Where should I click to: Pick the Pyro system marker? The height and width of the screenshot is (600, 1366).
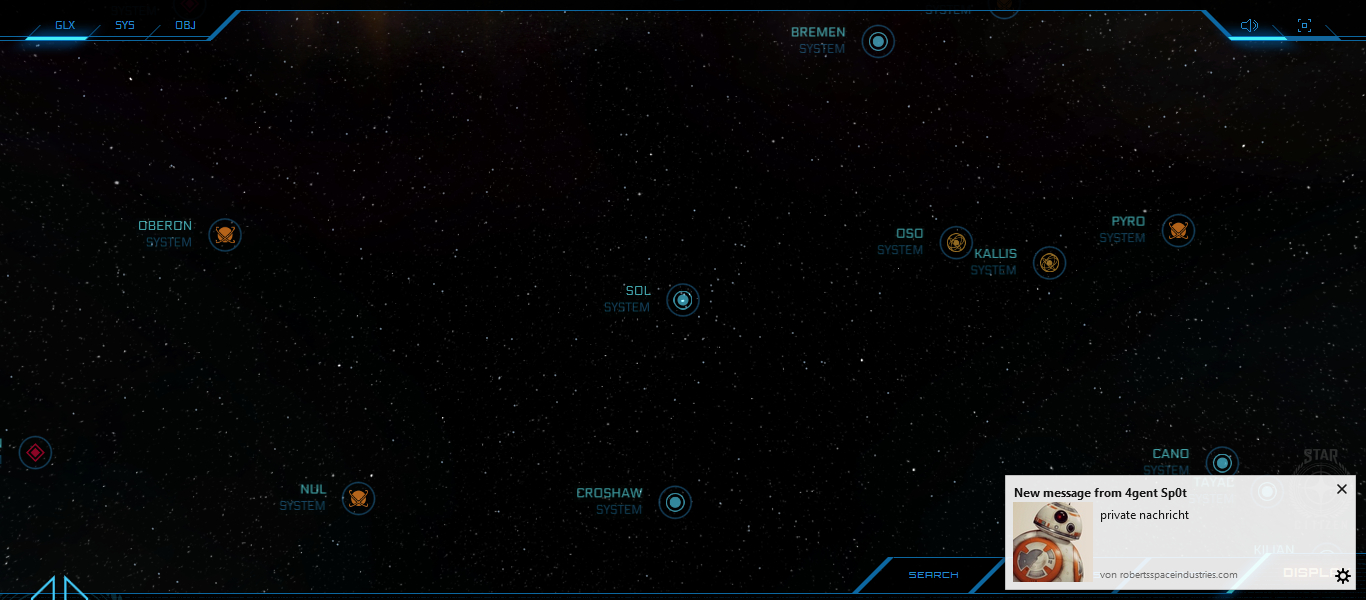pos(1178,230)
